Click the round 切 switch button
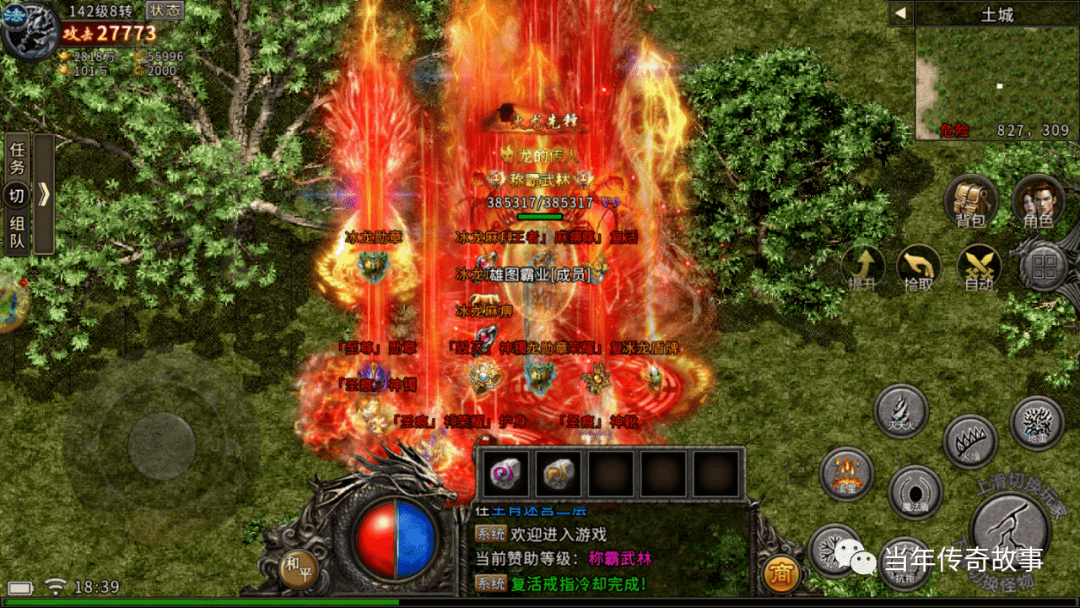The width and height of the screenshot is (1080, 608). tap(17, 196)
